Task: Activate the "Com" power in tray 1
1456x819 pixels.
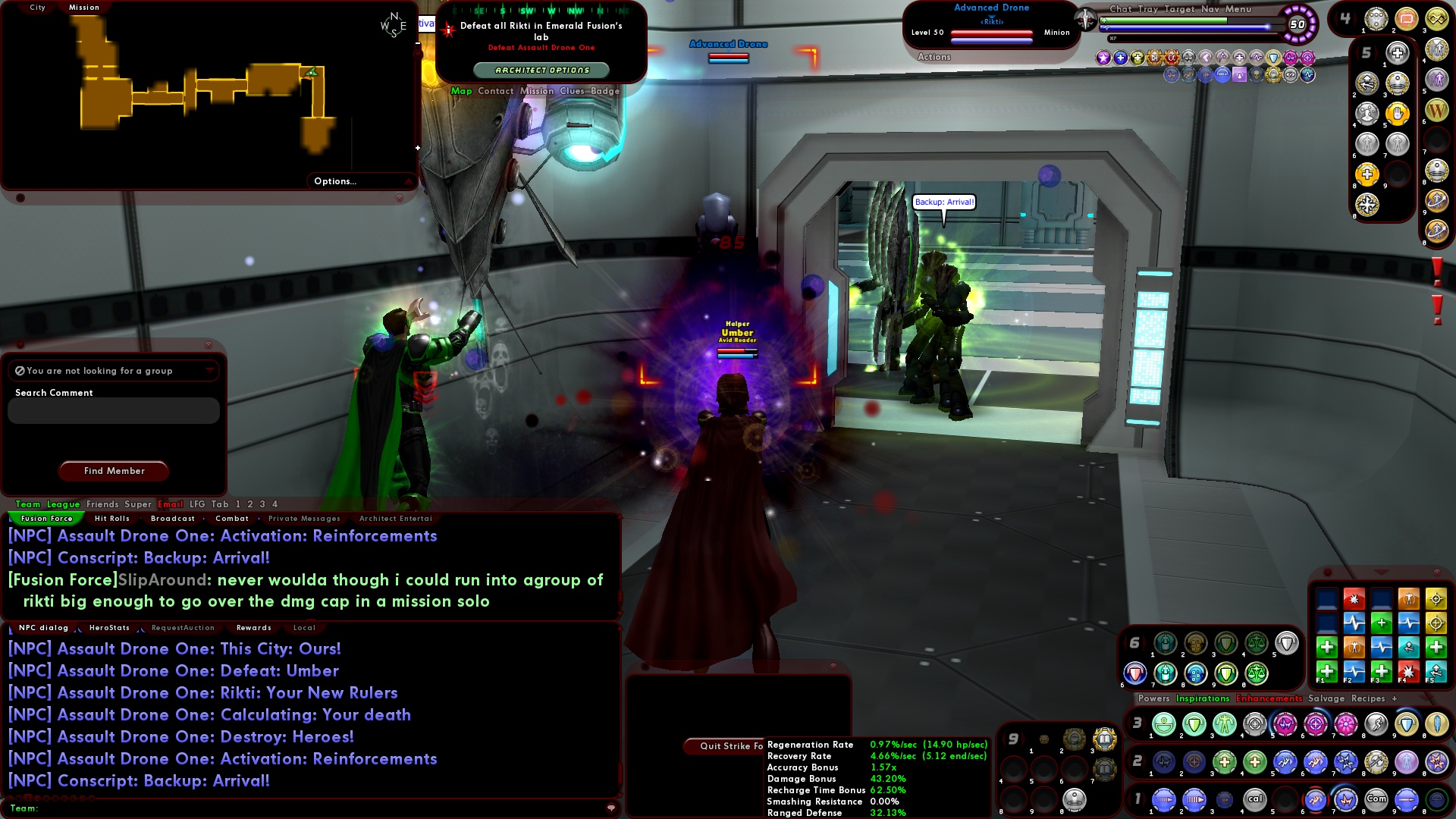Action: point(1377,799)
